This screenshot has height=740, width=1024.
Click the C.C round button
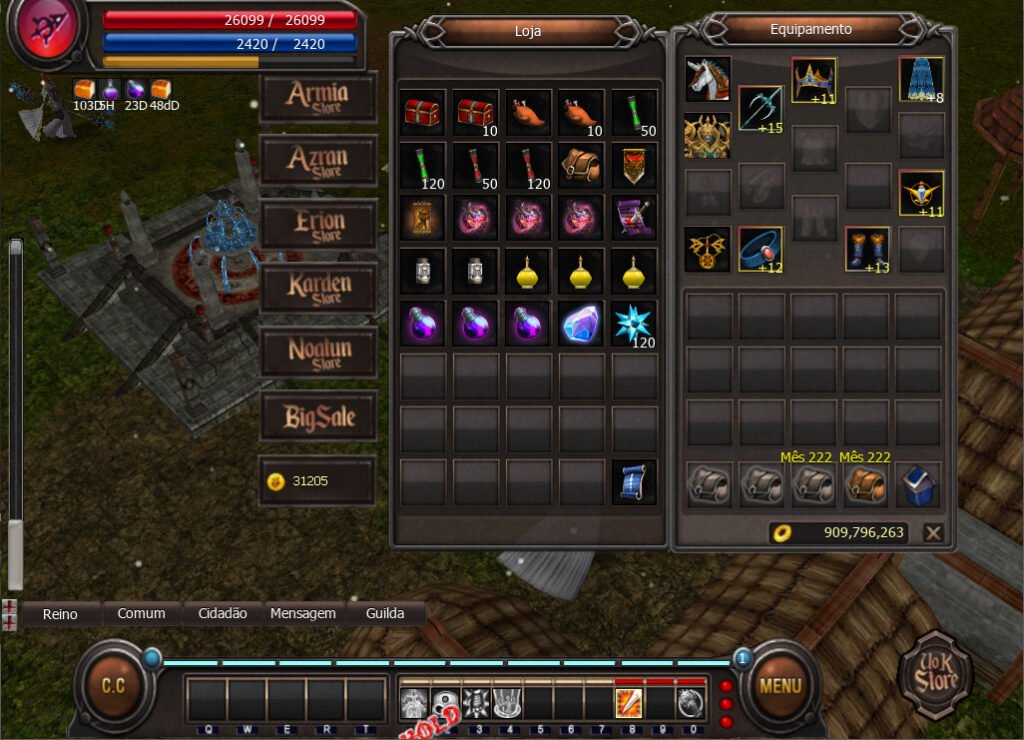pos(113,686)
